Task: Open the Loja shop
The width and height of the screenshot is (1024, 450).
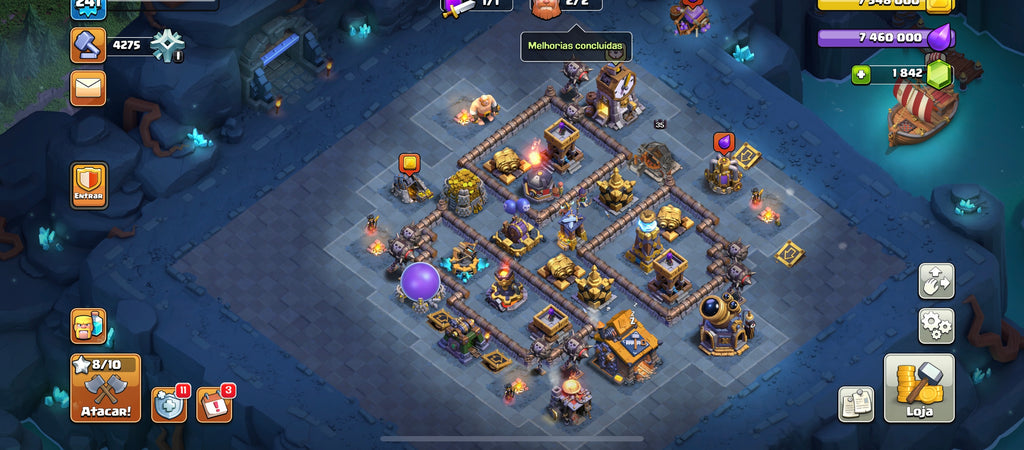Action: coord(918,388)
